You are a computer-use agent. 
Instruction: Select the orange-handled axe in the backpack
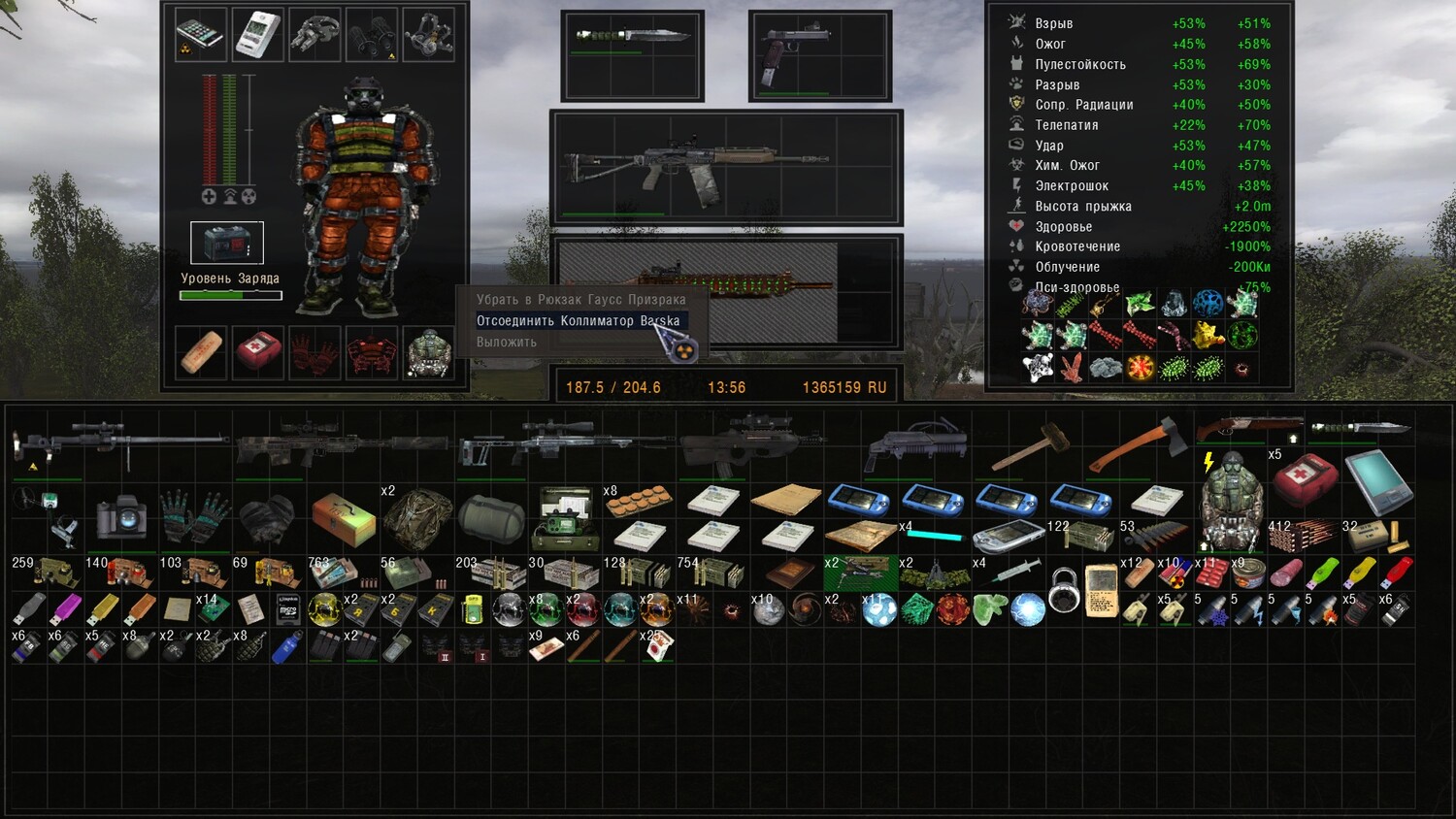pos(1136,446)
